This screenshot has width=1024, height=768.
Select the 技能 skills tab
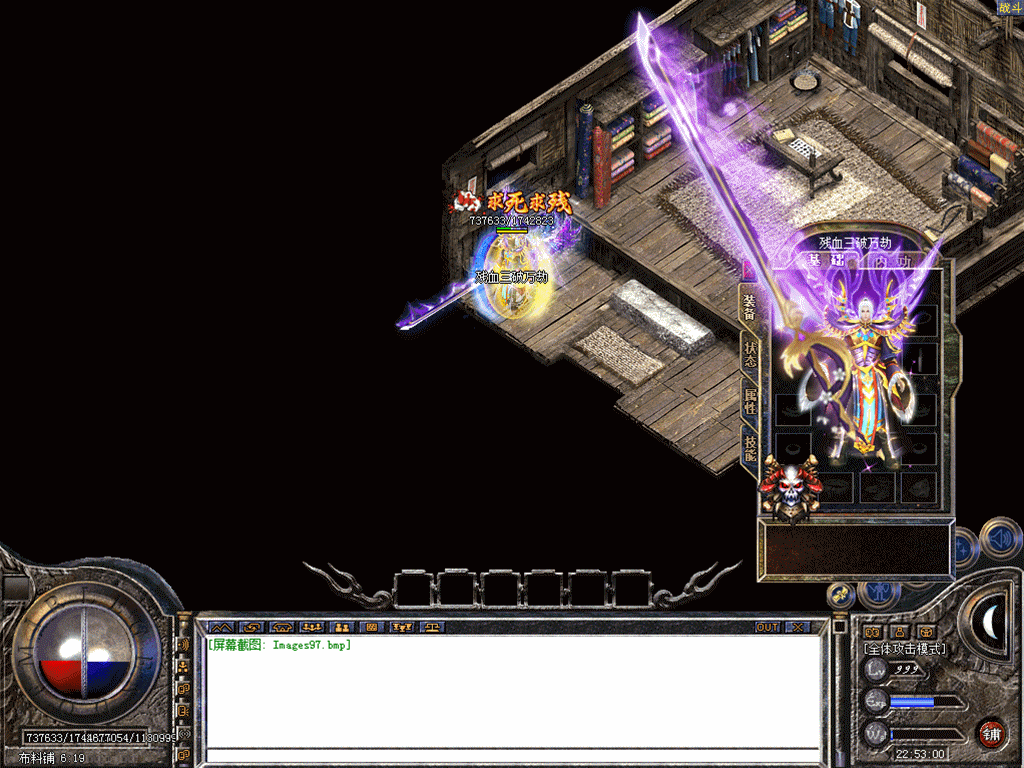(x=750, y=446)
